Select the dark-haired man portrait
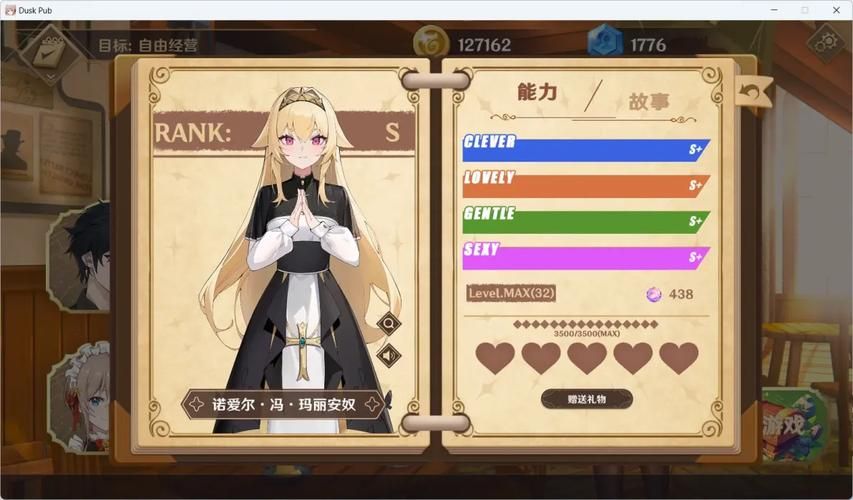This screenshot has width=853, height=500. coord(83,255)
